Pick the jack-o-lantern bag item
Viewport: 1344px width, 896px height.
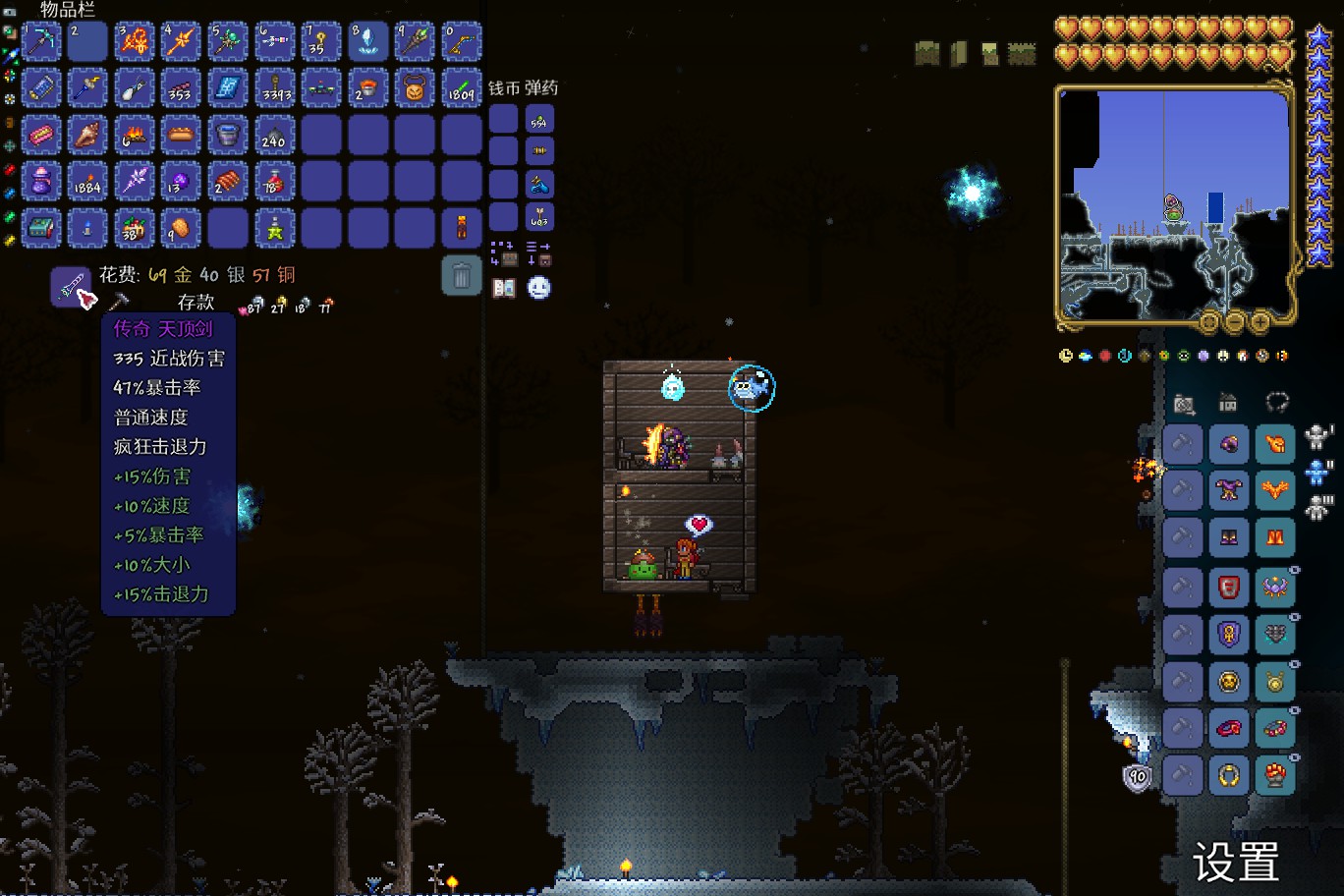[415, 88]
